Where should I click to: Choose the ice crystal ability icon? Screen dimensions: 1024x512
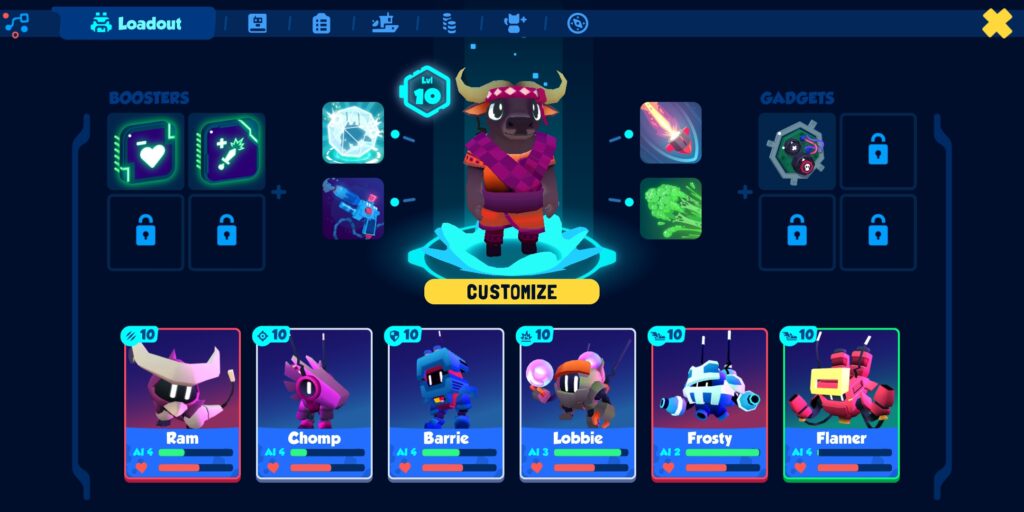pos(353,132)
